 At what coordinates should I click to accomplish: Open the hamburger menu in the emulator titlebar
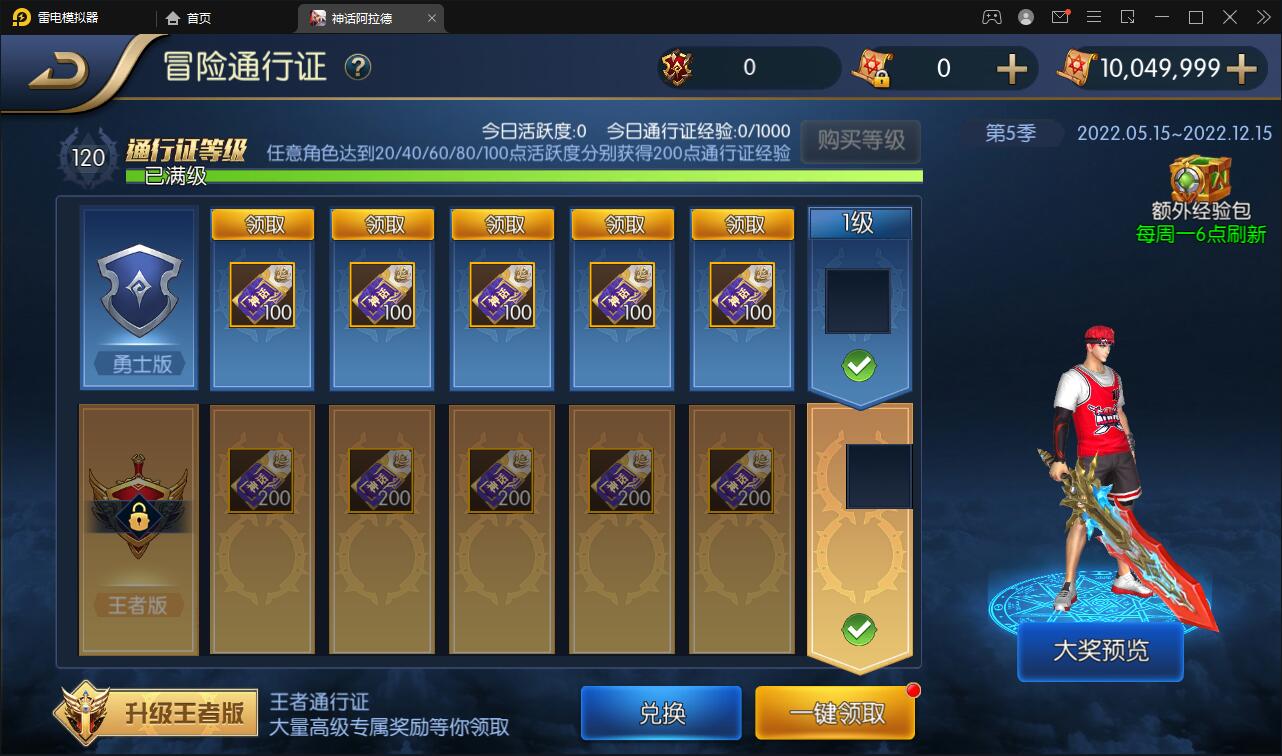[1096, 17]
